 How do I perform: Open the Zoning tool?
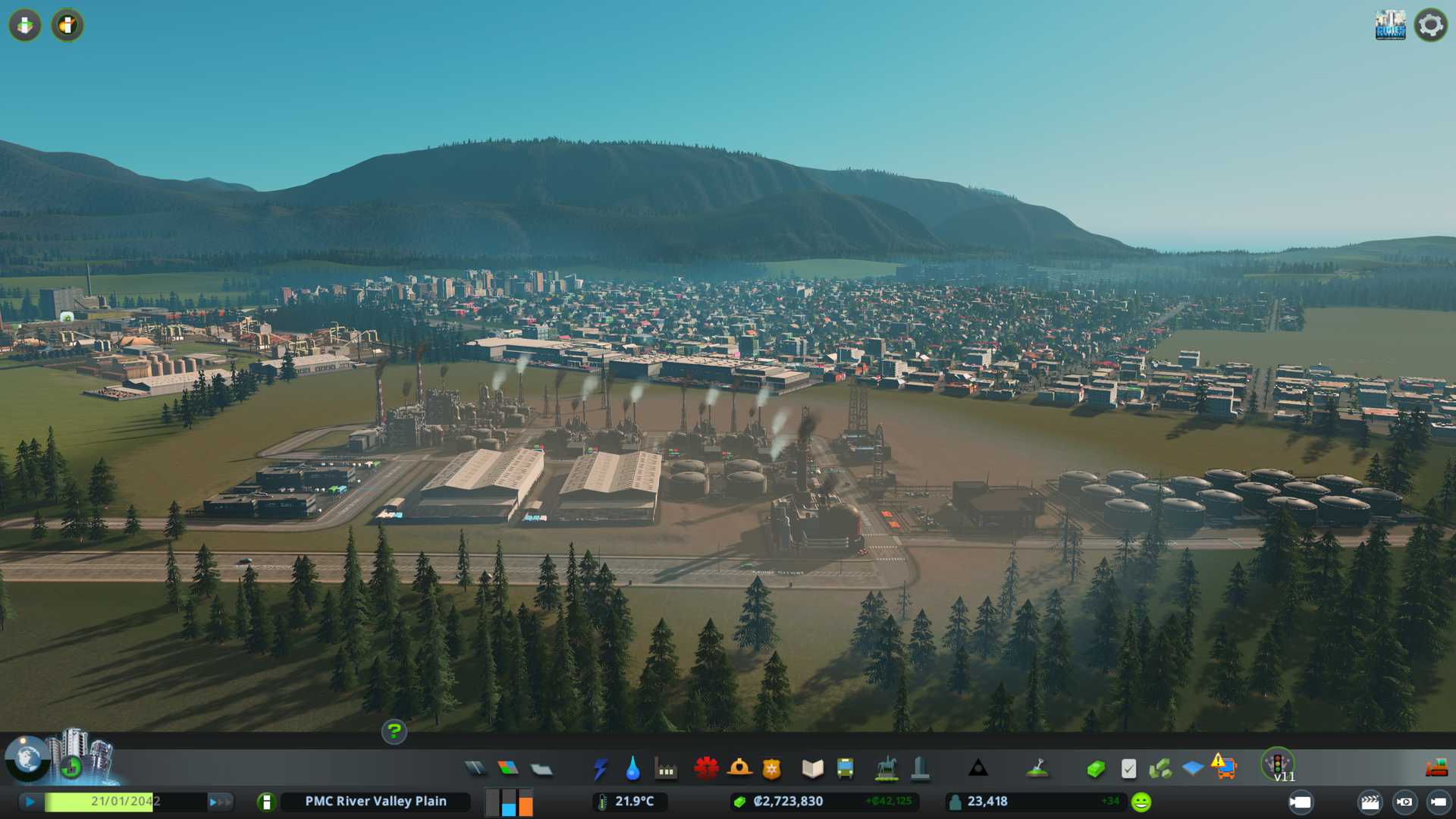508,769
